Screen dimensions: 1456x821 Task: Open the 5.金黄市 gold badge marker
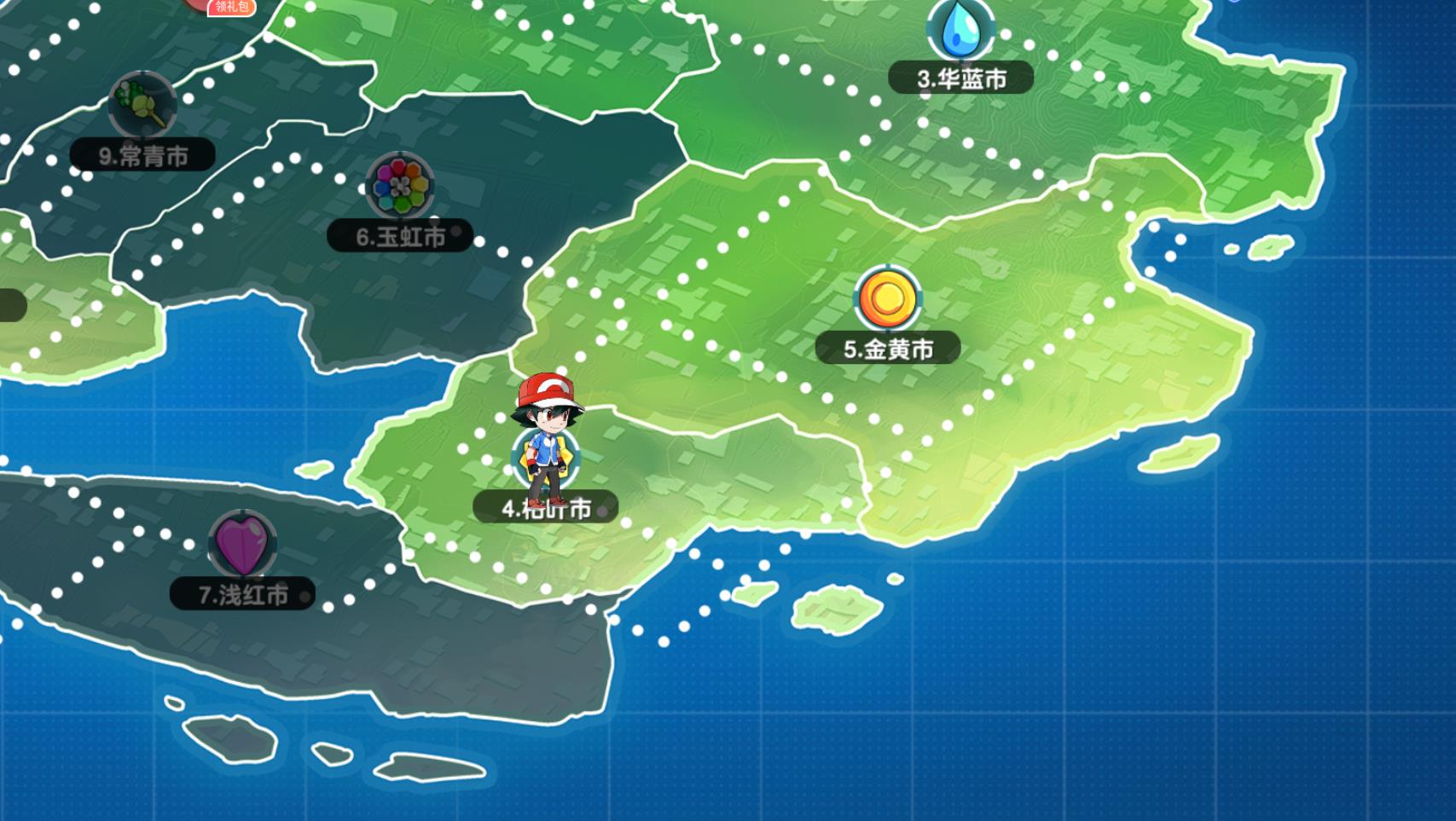888,298
